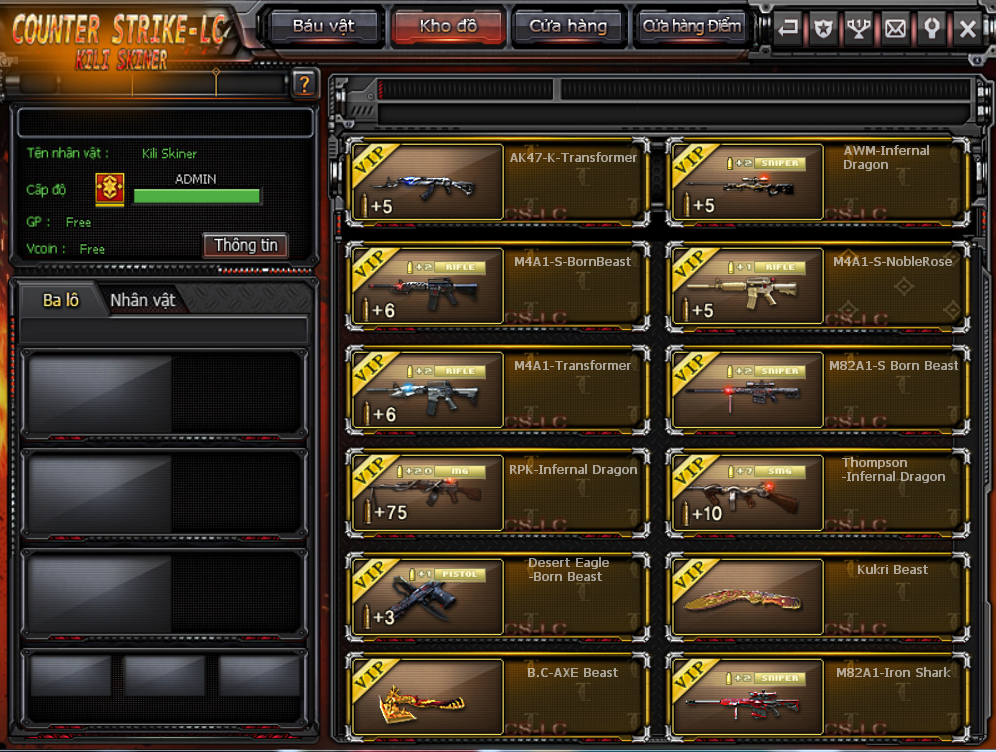Choose the AWM-Infernal Dragon sniper
Screen dimensions: 996x752
coord(747,182)
